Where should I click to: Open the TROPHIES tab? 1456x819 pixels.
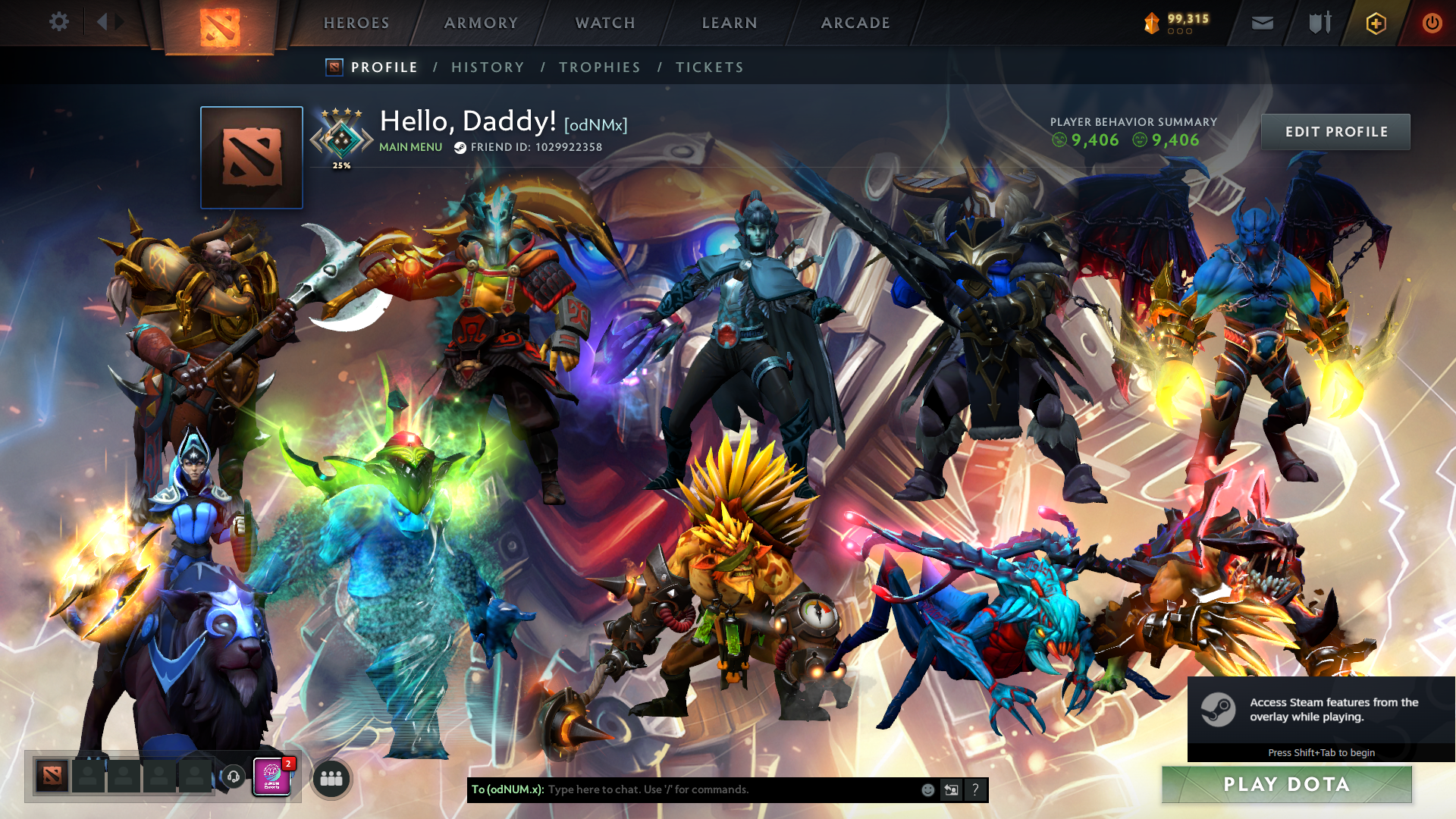(x=599, y=67)
